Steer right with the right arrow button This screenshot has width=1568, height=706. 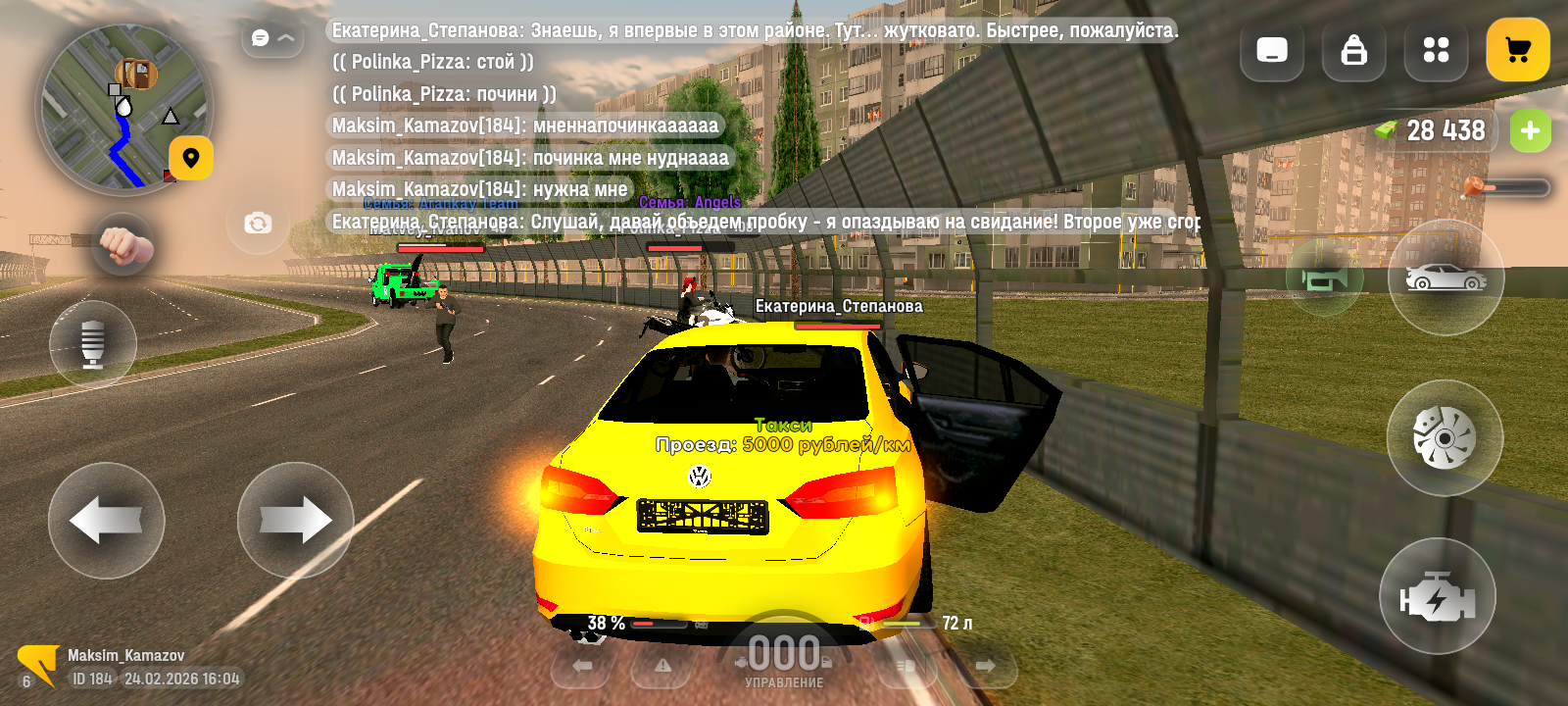point(295,520)
